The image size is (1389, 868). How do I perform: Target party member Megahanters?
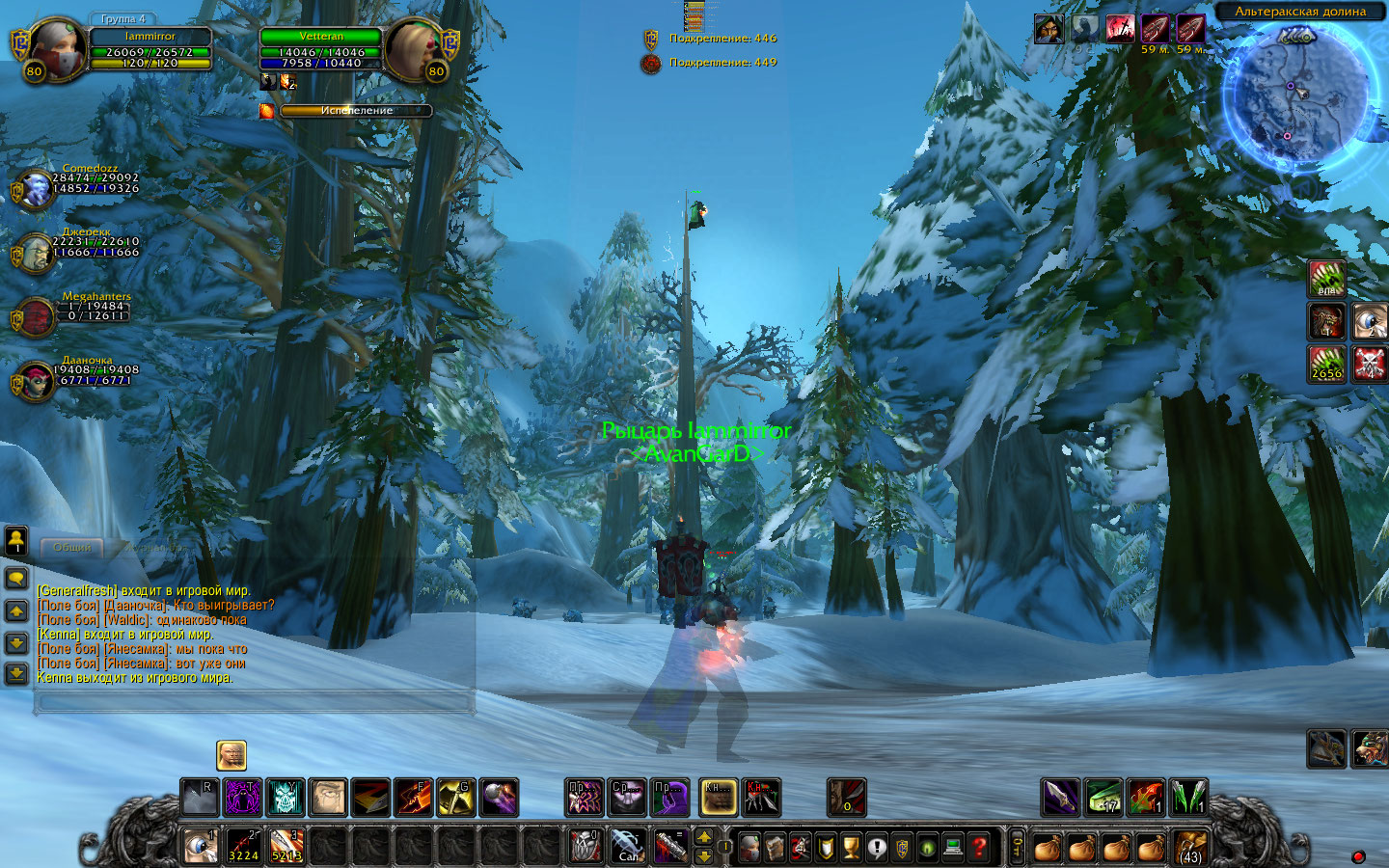coord(36,316)
